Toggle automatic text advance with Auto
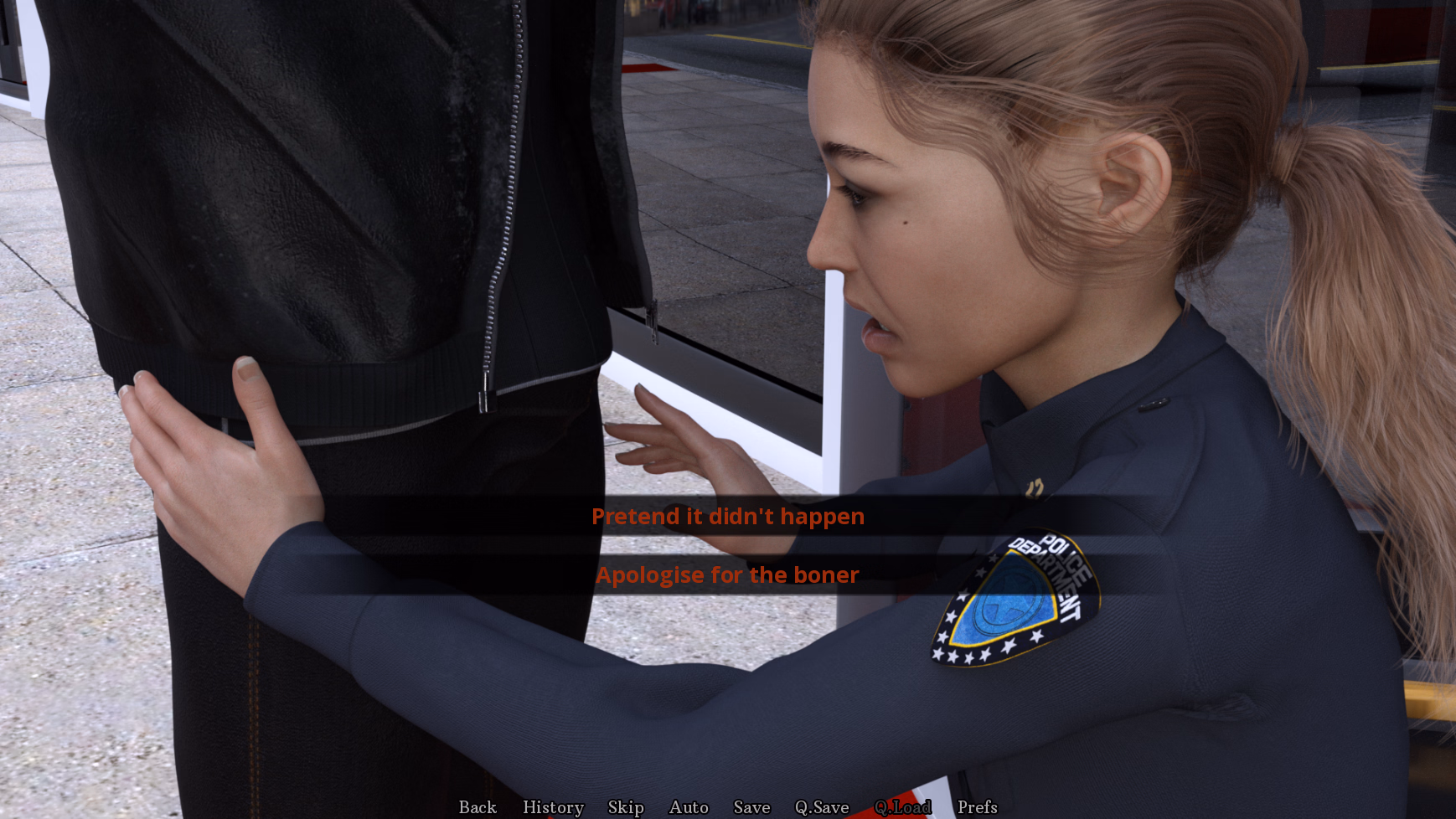 pyautogui.click(x=687, y=807)
